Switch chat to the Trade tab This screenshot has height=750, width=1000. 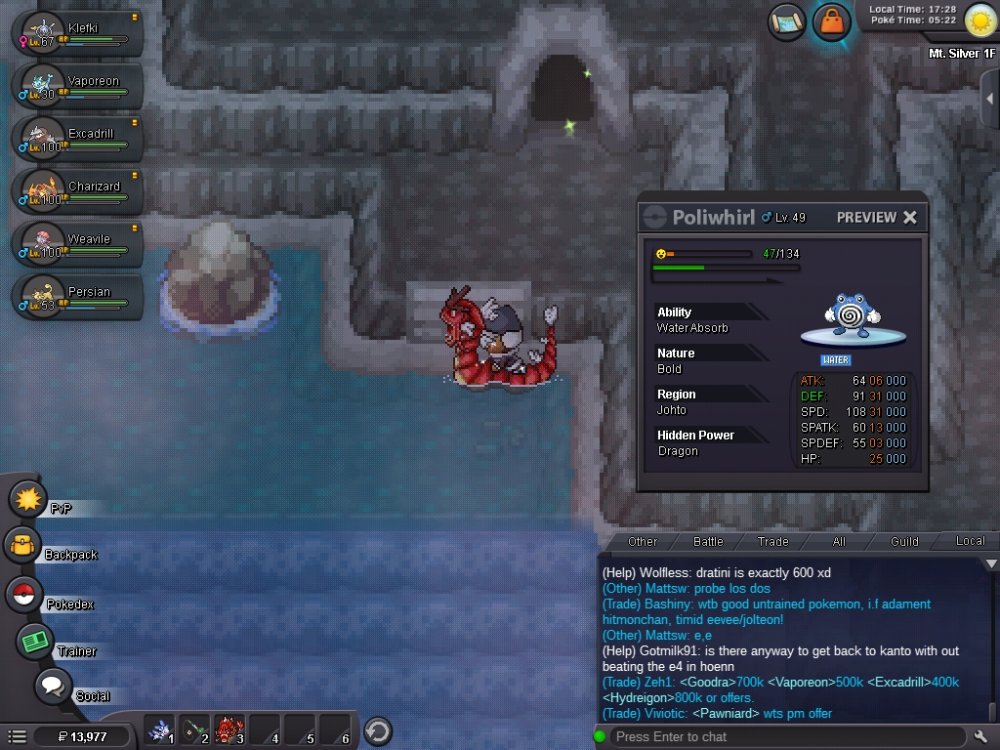[772, 541]
